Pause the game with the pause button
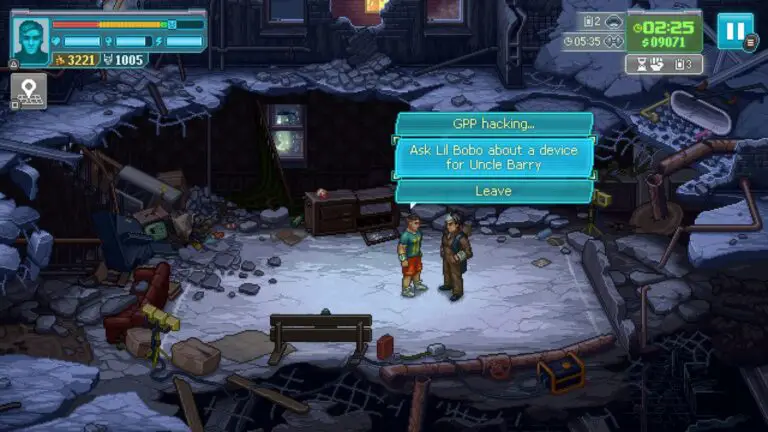Screen dimensions: 768x432 pos(735,31)
